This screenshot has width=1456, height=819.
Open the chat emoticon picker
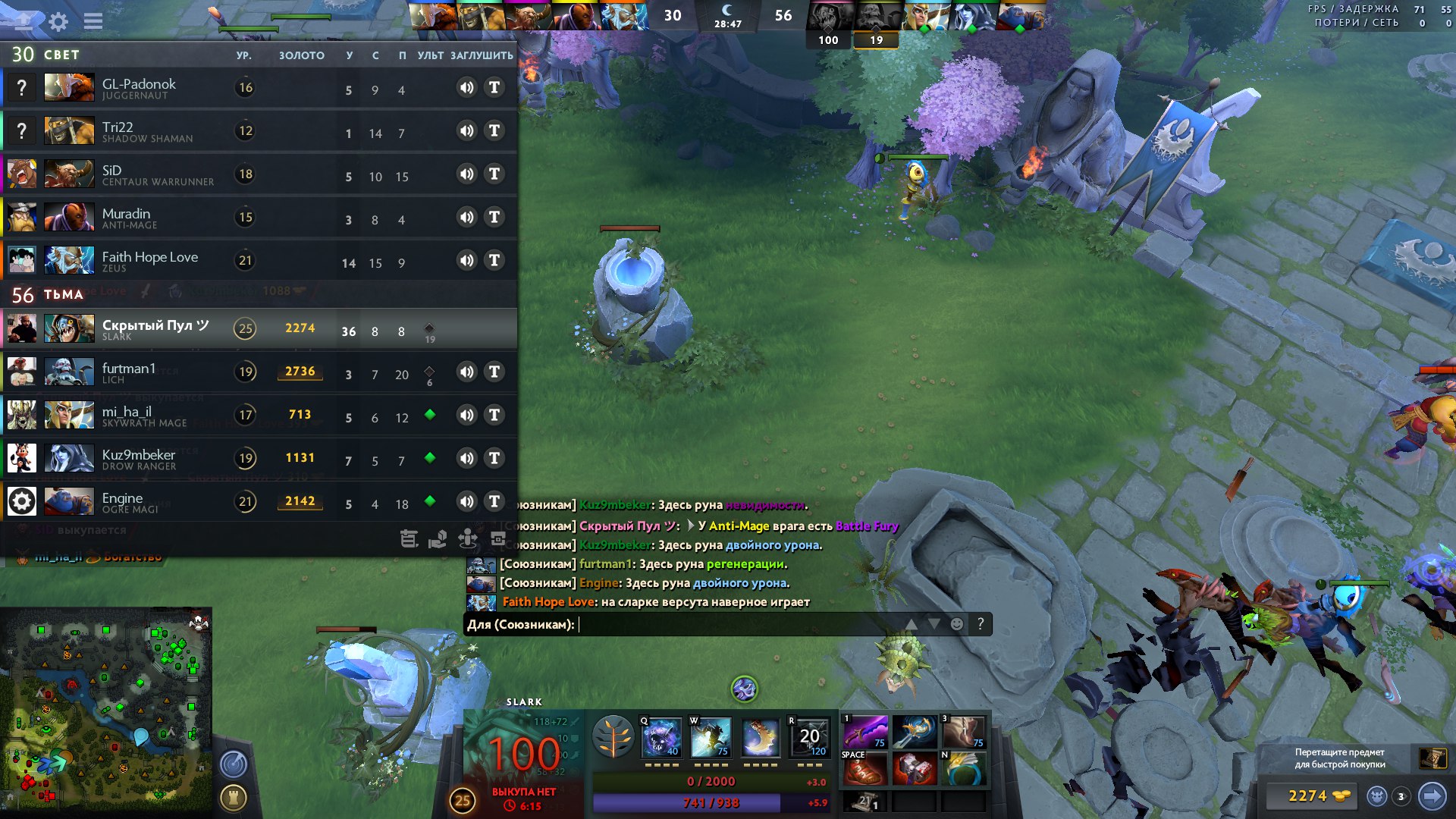click(957, 624)
